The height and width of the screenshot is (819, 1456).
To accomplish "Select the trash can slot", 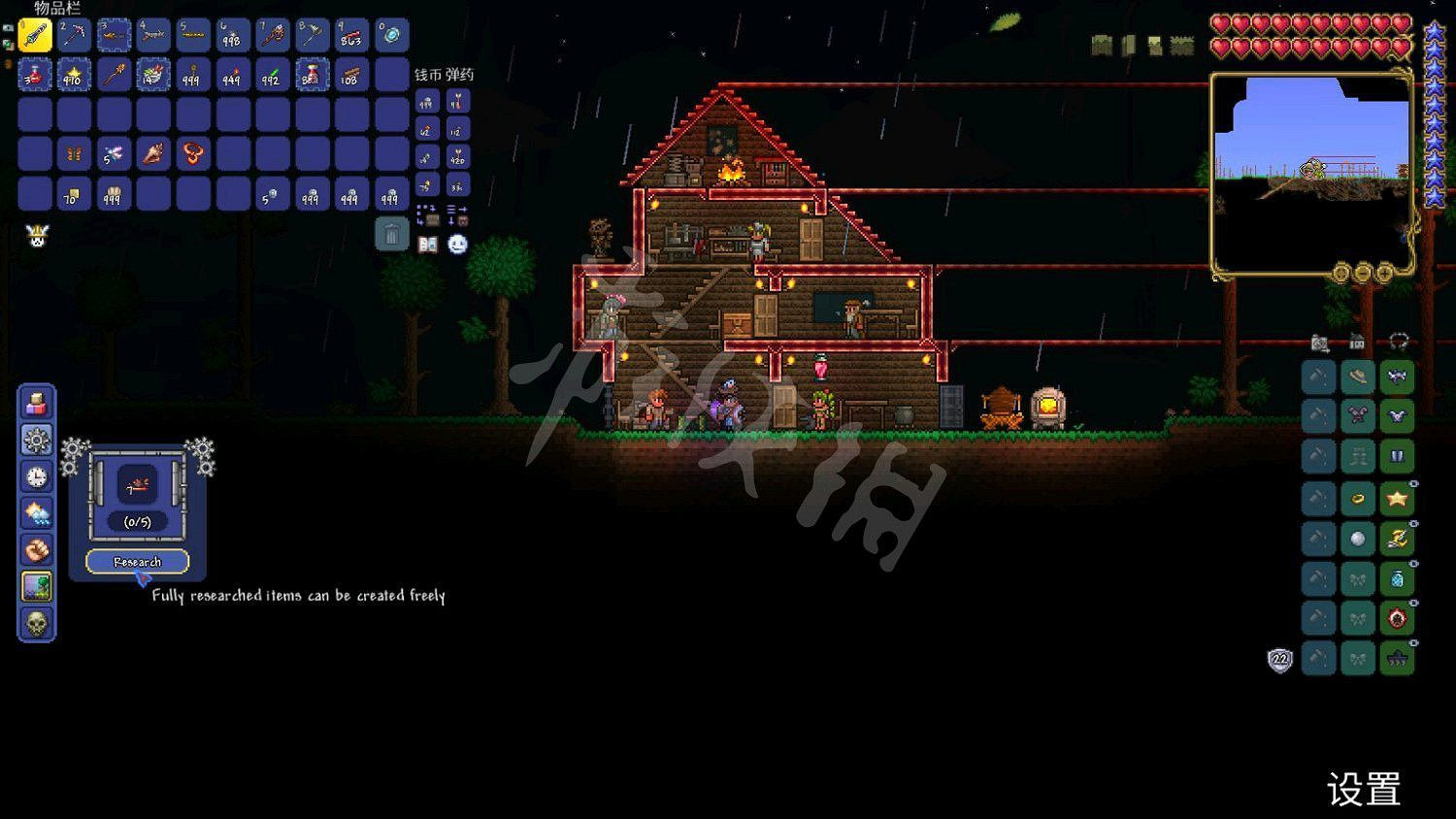I will point(392,231).
